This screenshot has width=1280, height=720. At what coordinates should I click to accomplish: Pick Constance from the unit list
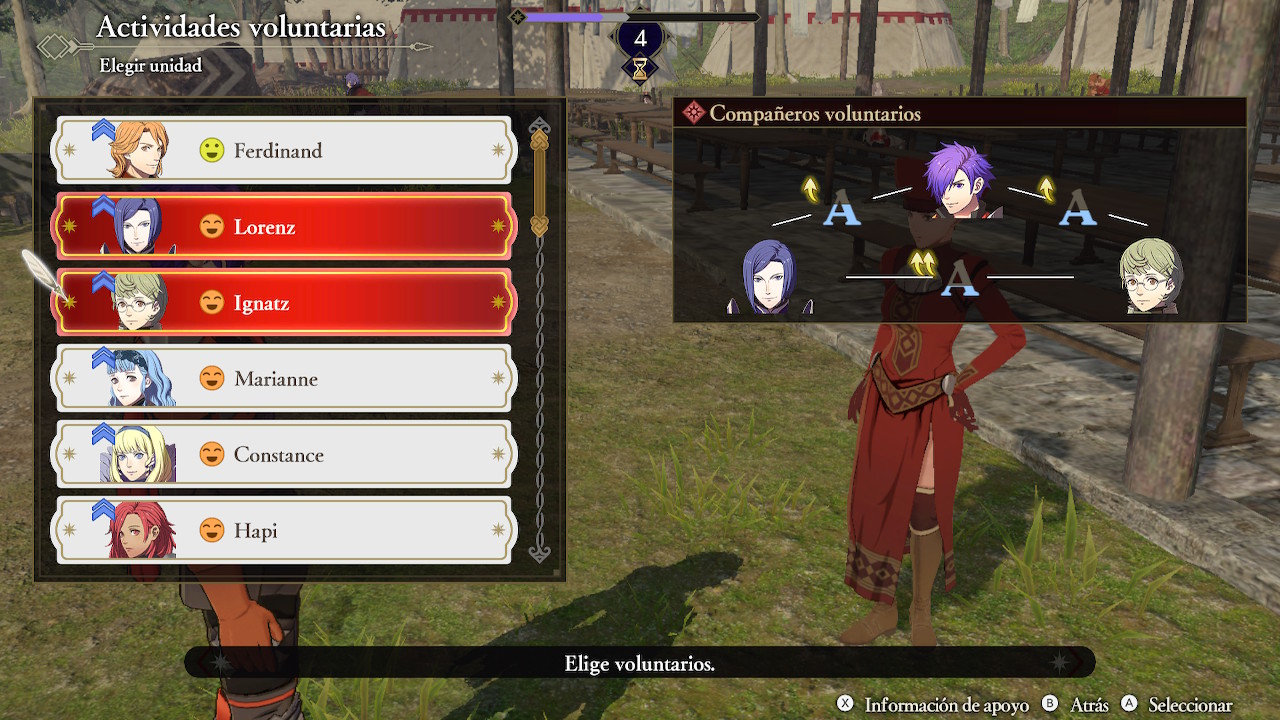coord(284,455)
